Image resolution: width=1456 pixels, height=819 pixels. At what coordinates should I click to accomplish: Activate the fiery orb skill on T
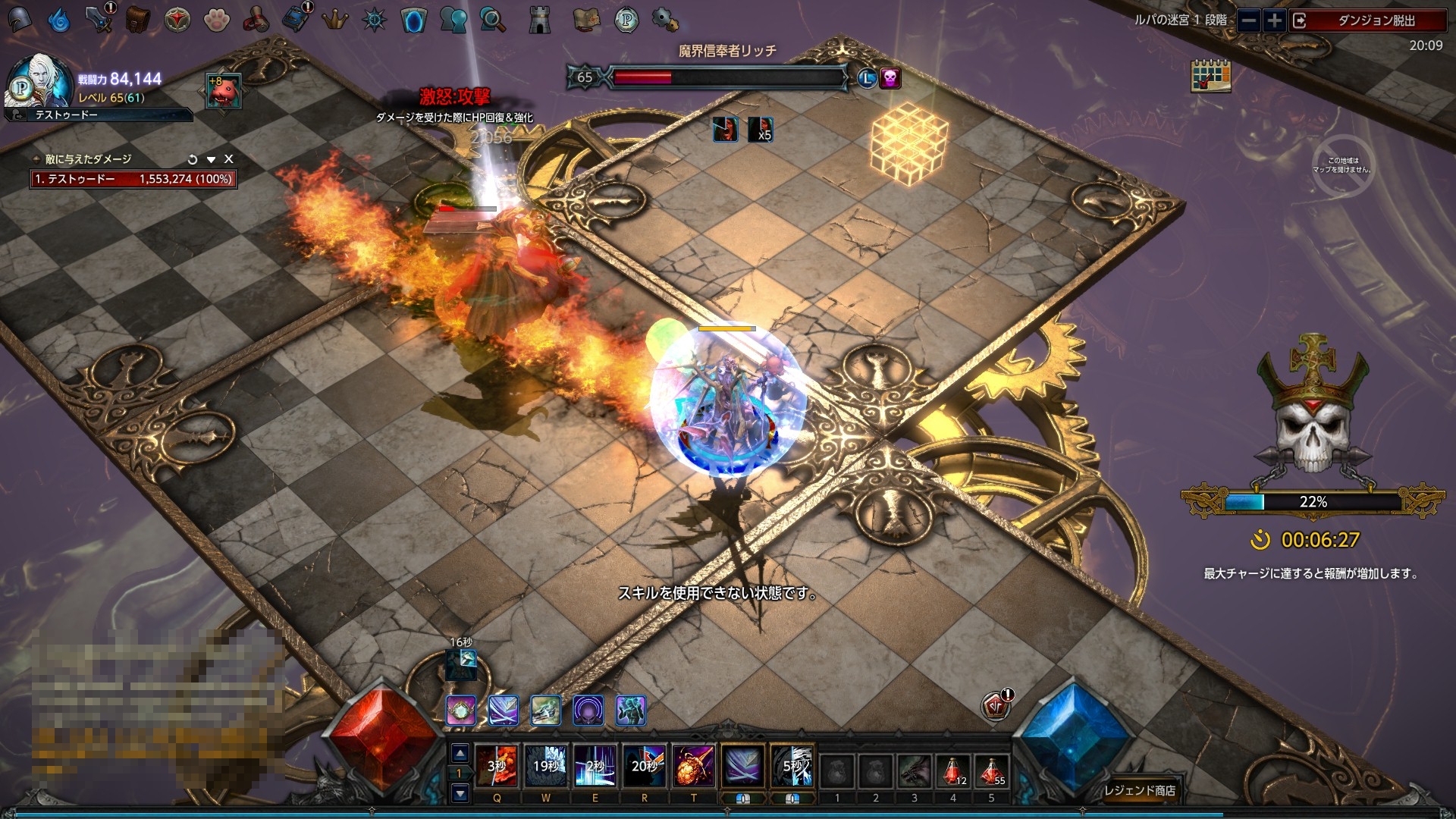[x=693, y=766]
